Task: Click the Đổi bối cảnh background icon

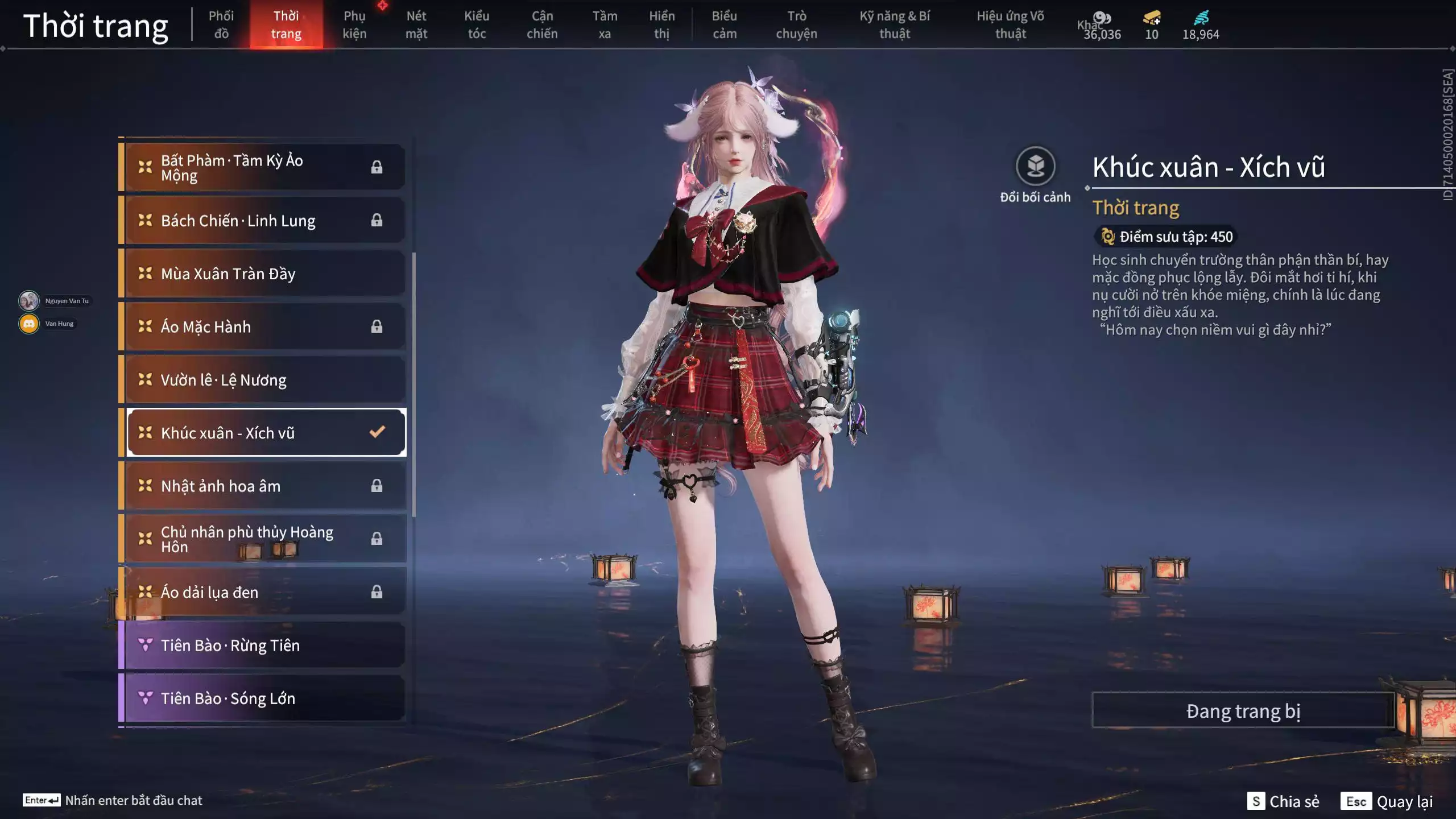Action: click(1035, 167)
